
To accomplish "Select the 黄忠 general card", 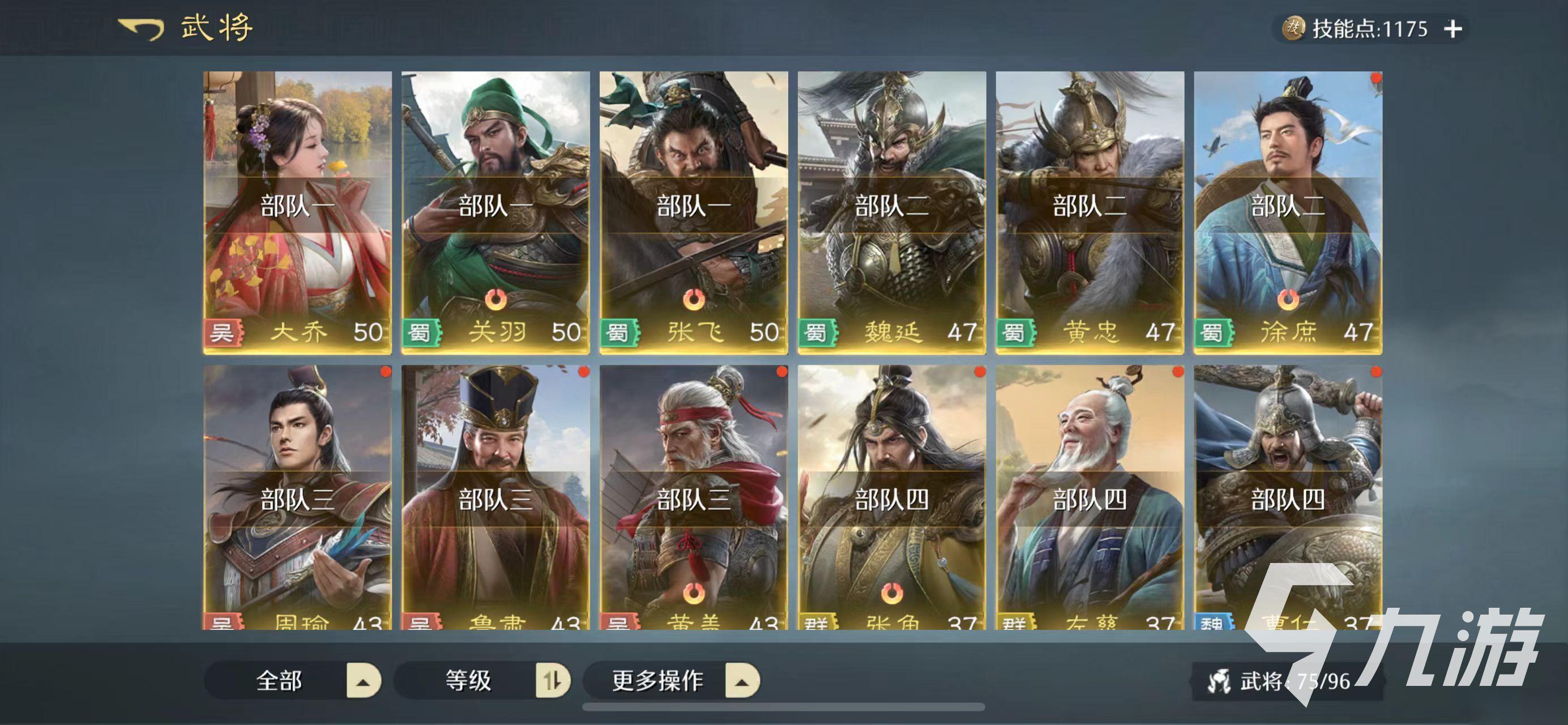I will tap(1090, 212).
